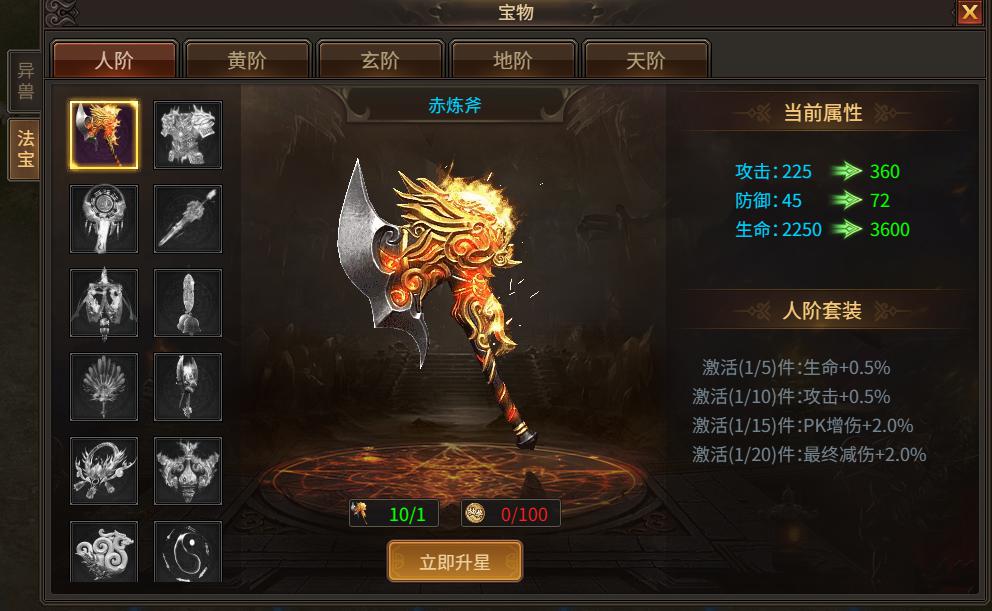Select the round medallion treasure slot
The image size is (992, 611).
pos(104,219)
